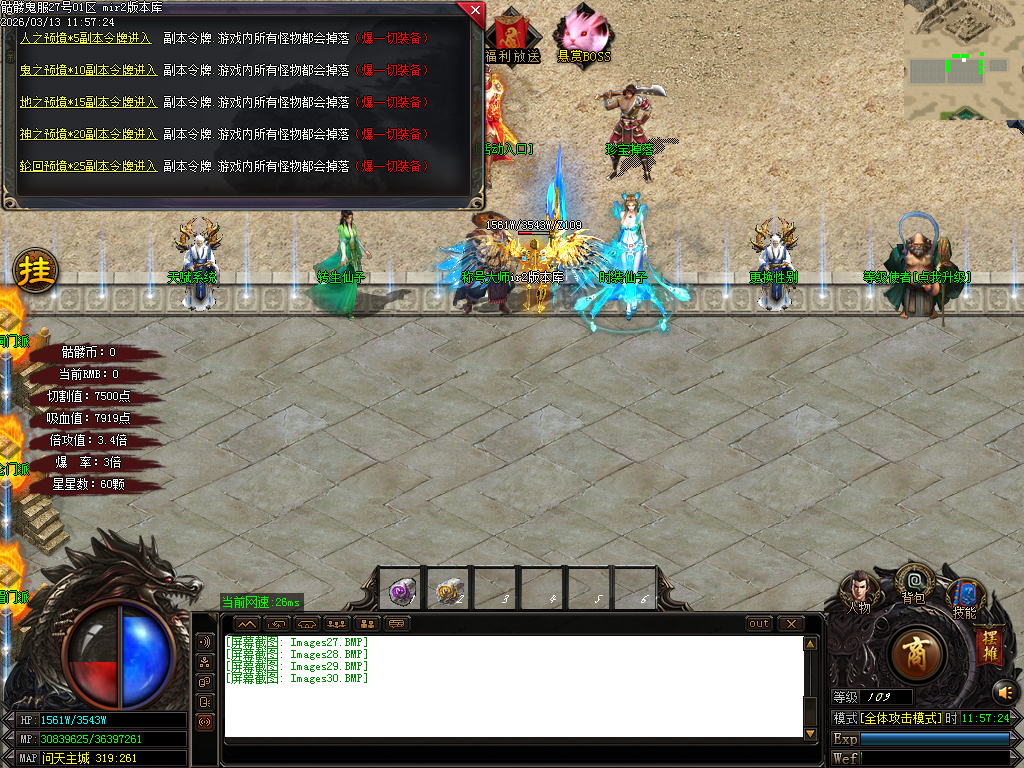Viewport: 1024px width, 768px height.
Task: Open the 技能 skills book
Action: tap(965, 597)
